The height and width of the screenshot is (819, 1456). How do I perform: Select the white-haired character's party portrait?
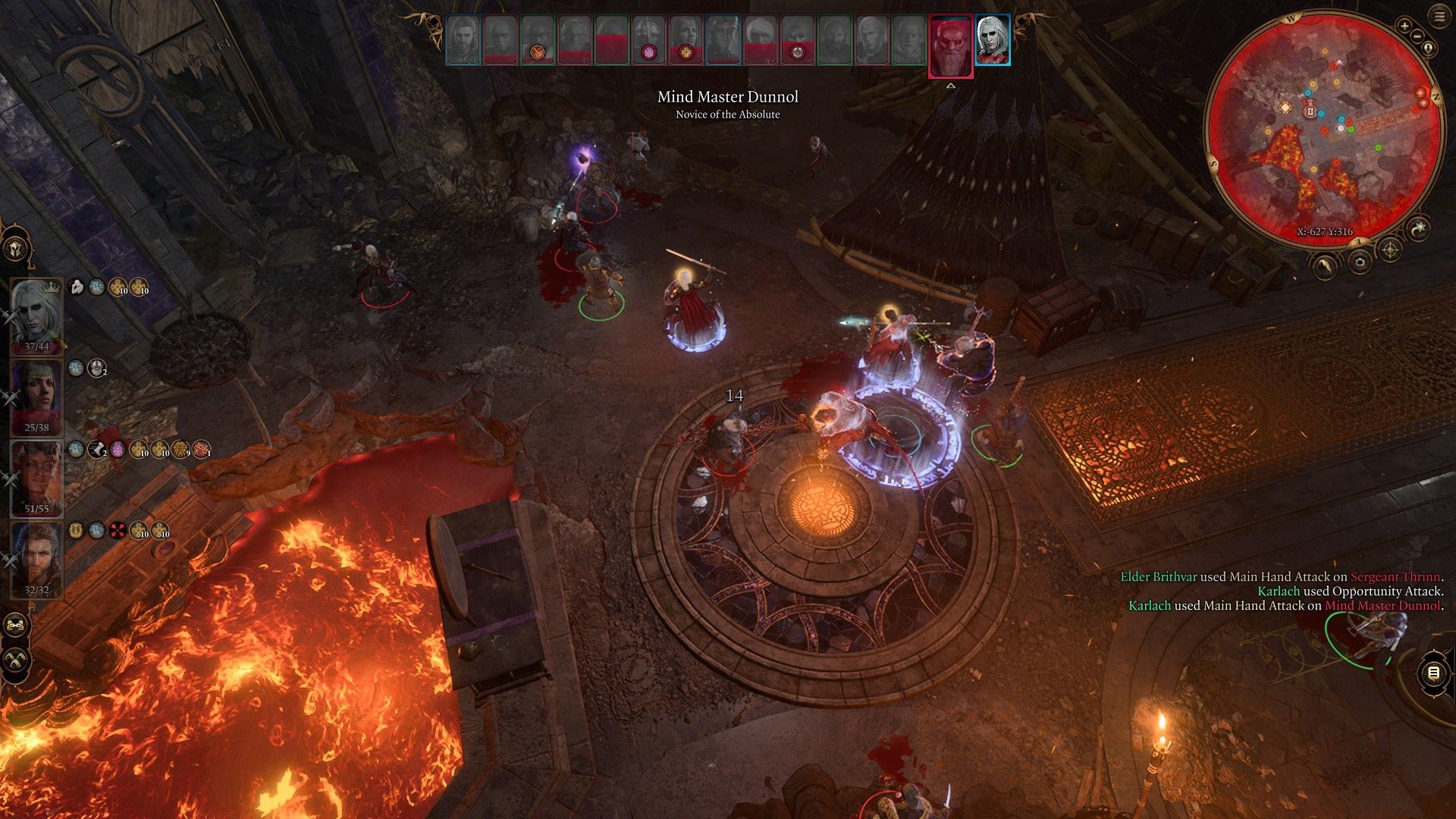click(x=36, y=315)
